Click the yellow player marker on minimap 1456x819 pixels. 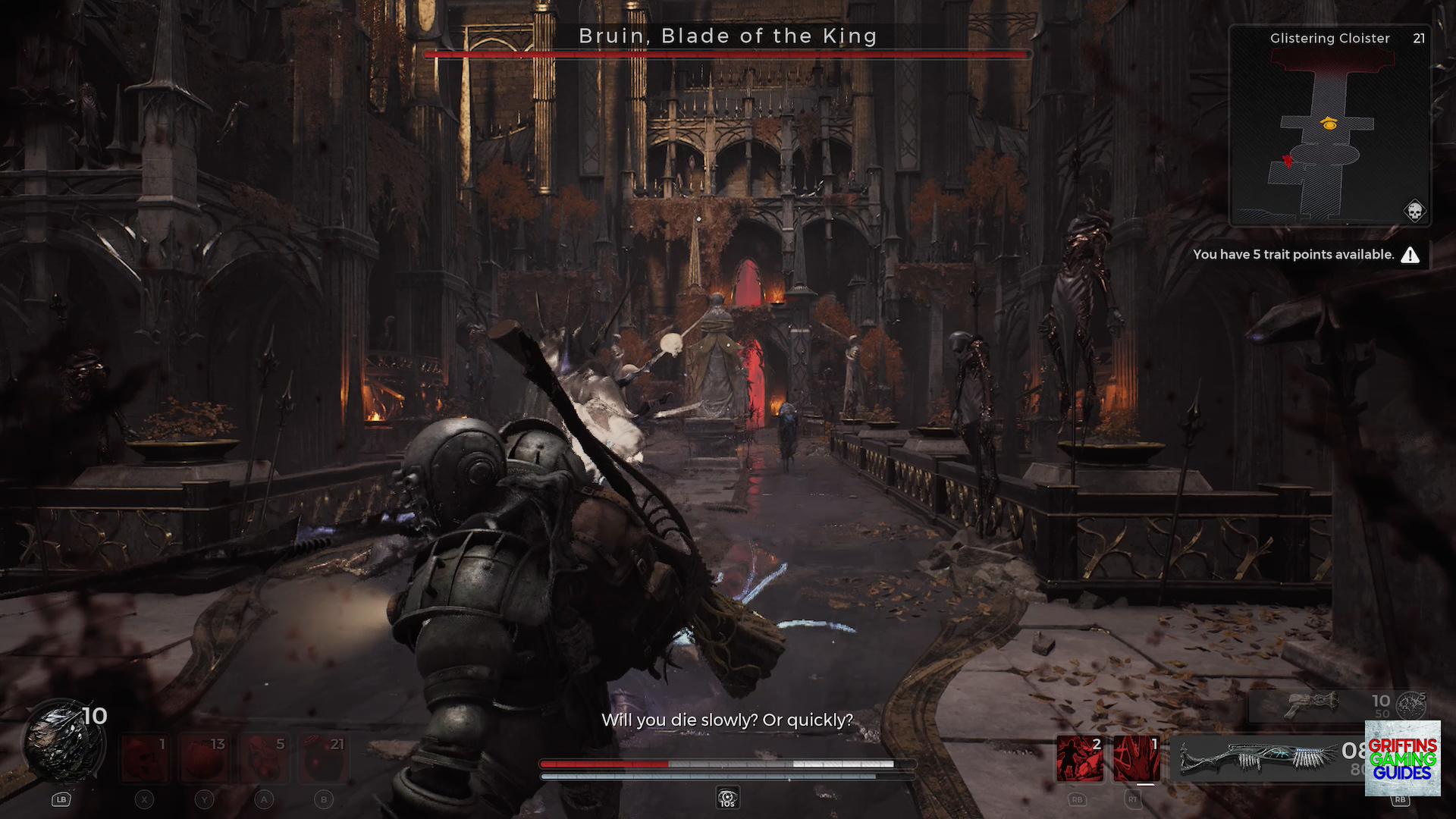[x=1329, y=124]
